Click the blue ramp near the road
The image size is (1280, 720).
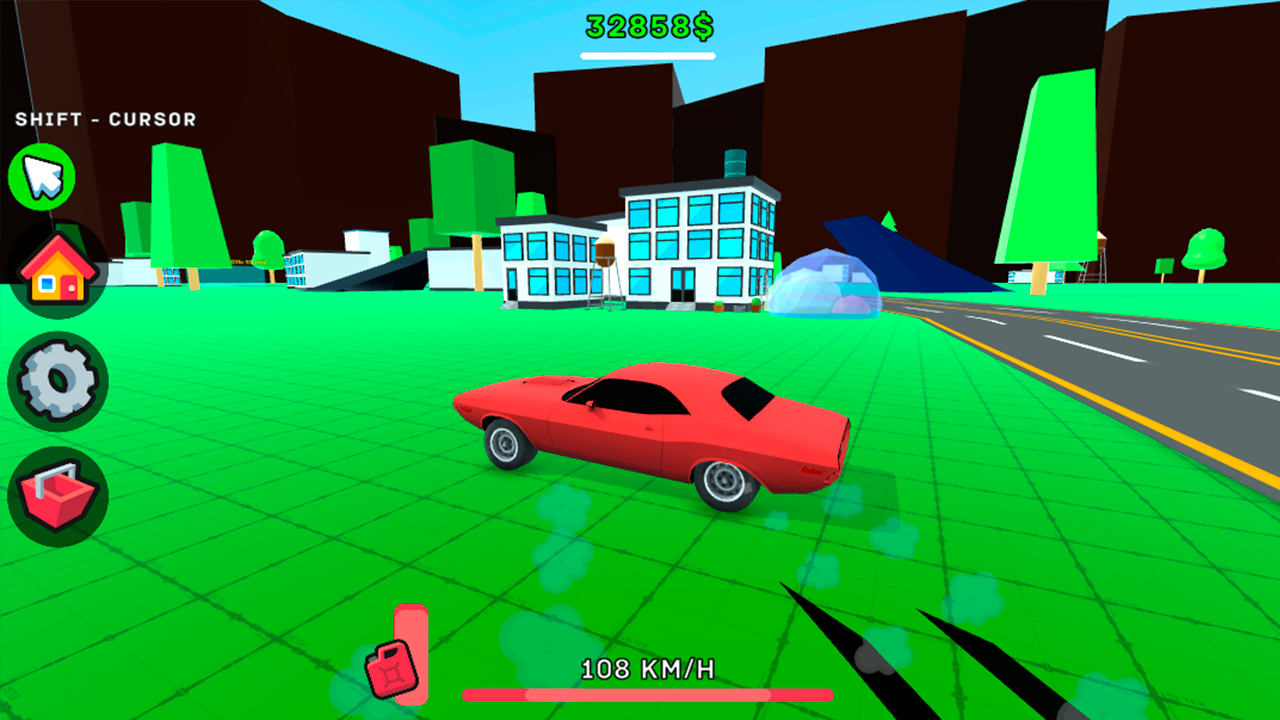point(910,260)
